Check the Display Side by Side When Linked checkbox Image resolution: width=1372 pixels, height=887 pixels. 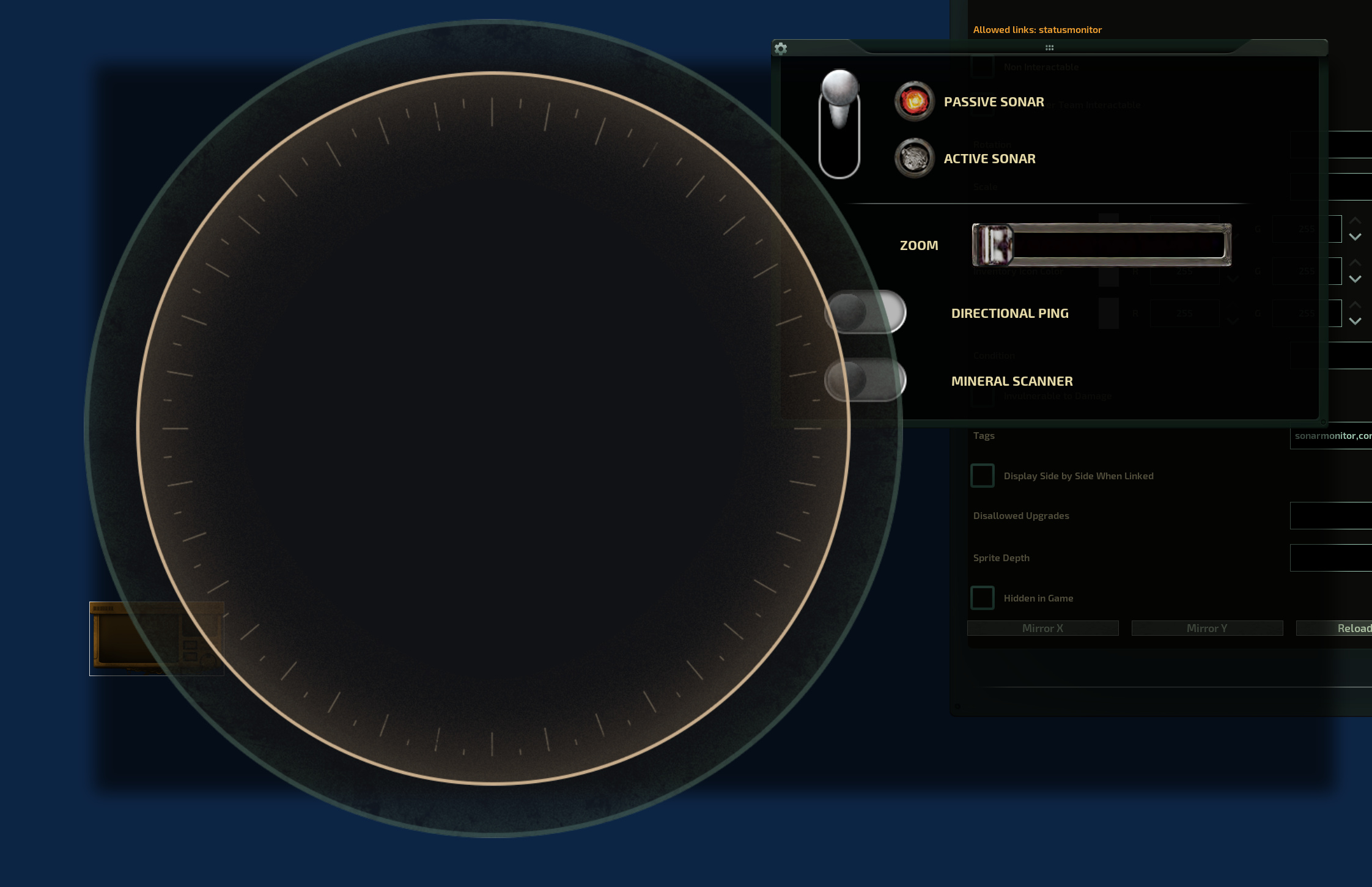(983, 476)
